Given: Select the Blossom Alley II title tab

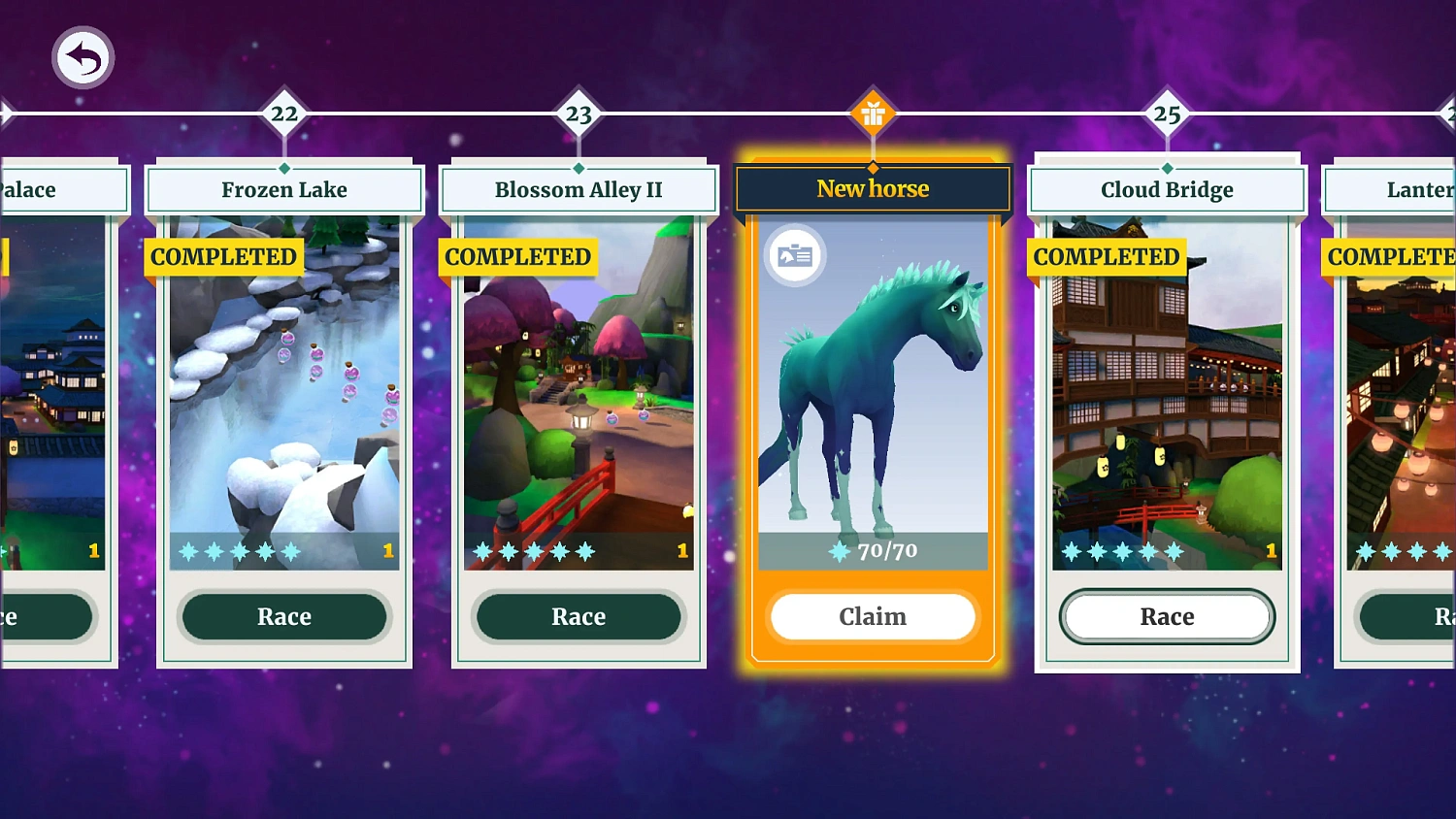Looking at the screenshot, I should tap(579, 189).
